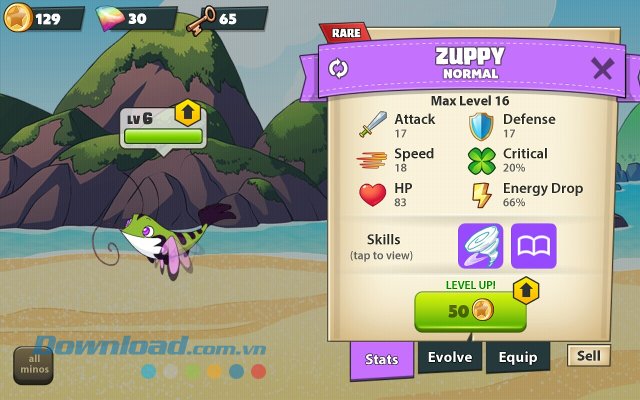This screenshot has height=400, width=640.
Task: View the tornado skill
Action: click(480, 246)
